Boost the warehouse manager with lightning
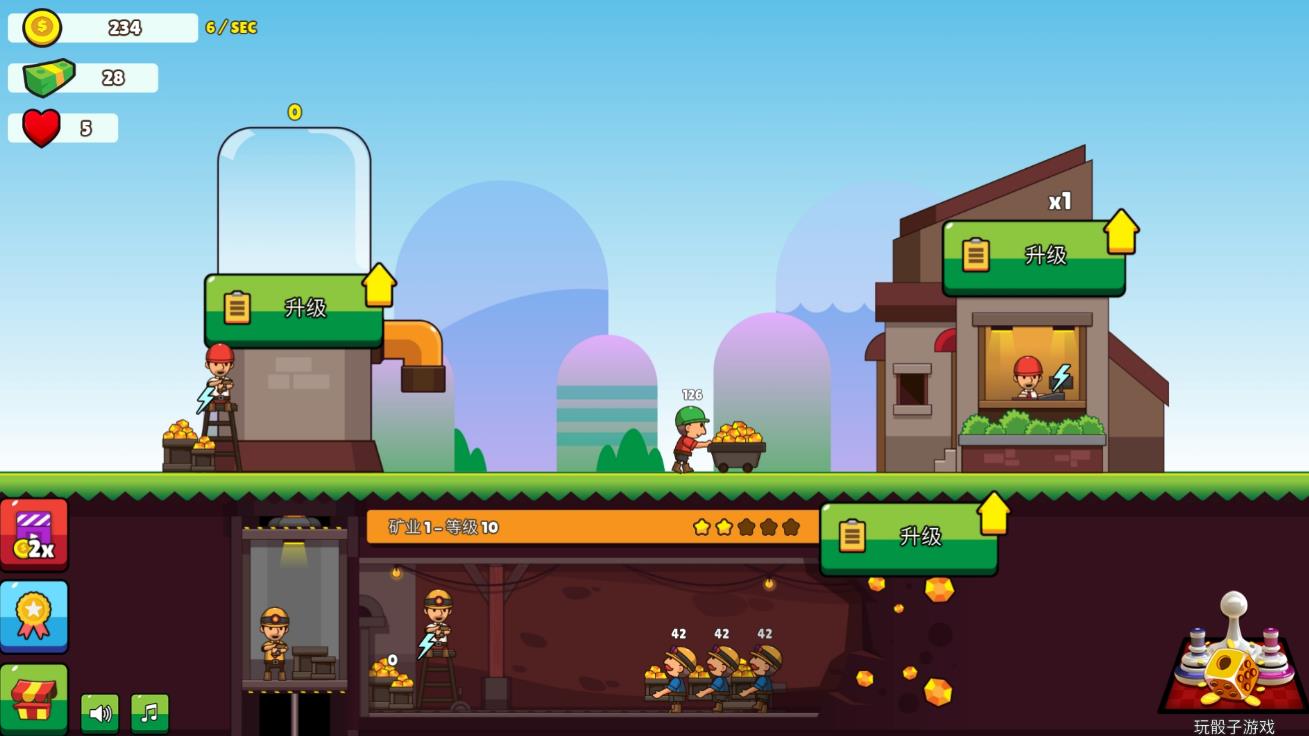 [x=1061, y=377]
